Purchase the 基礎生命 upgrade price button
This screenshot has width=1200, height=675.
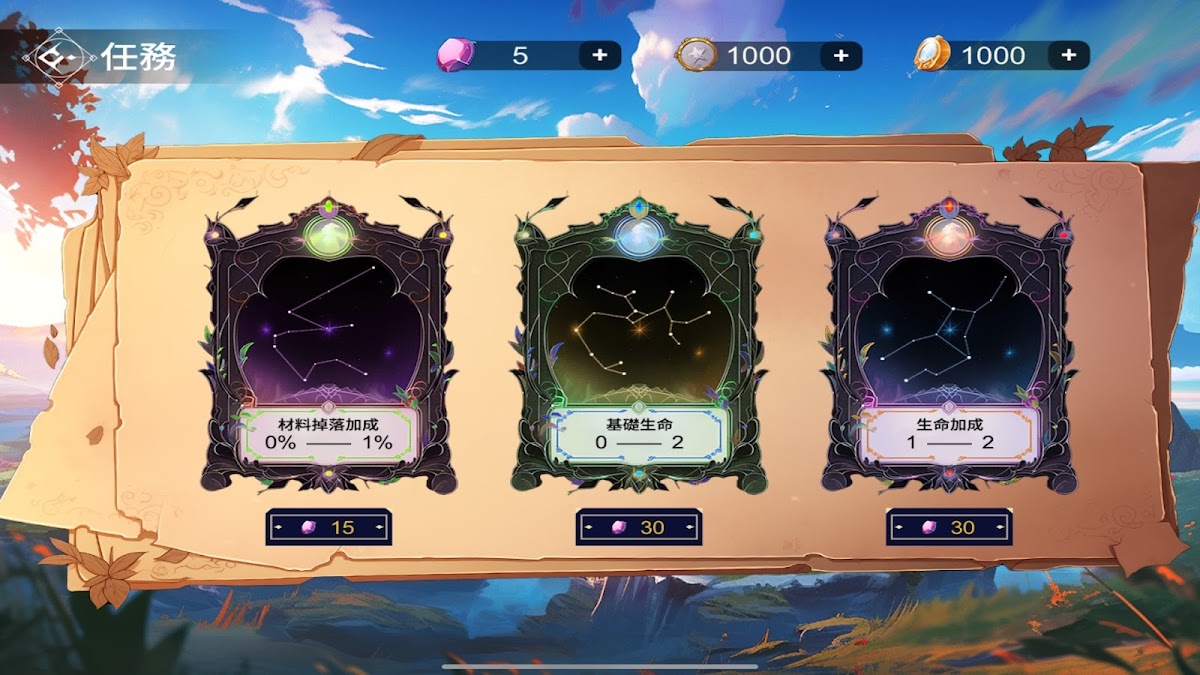(638, 527)
